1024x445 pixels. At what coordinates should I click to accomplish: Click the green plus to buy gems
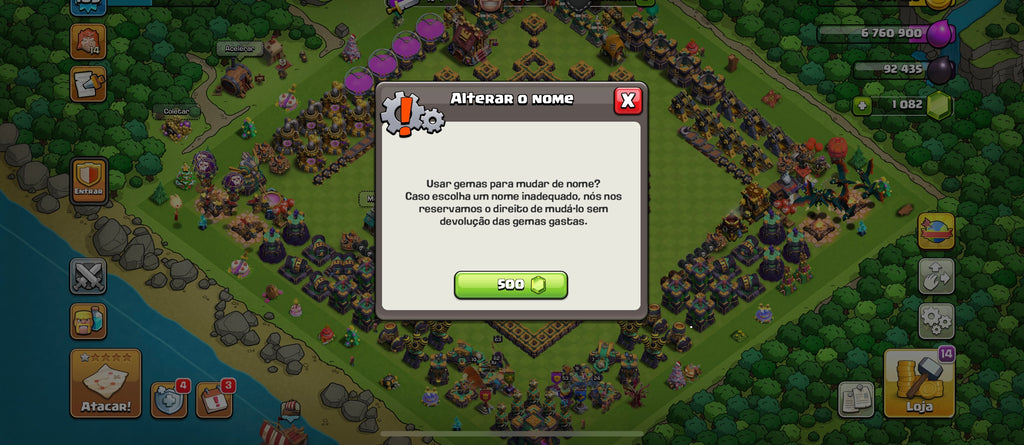click(x=861, y=105)
